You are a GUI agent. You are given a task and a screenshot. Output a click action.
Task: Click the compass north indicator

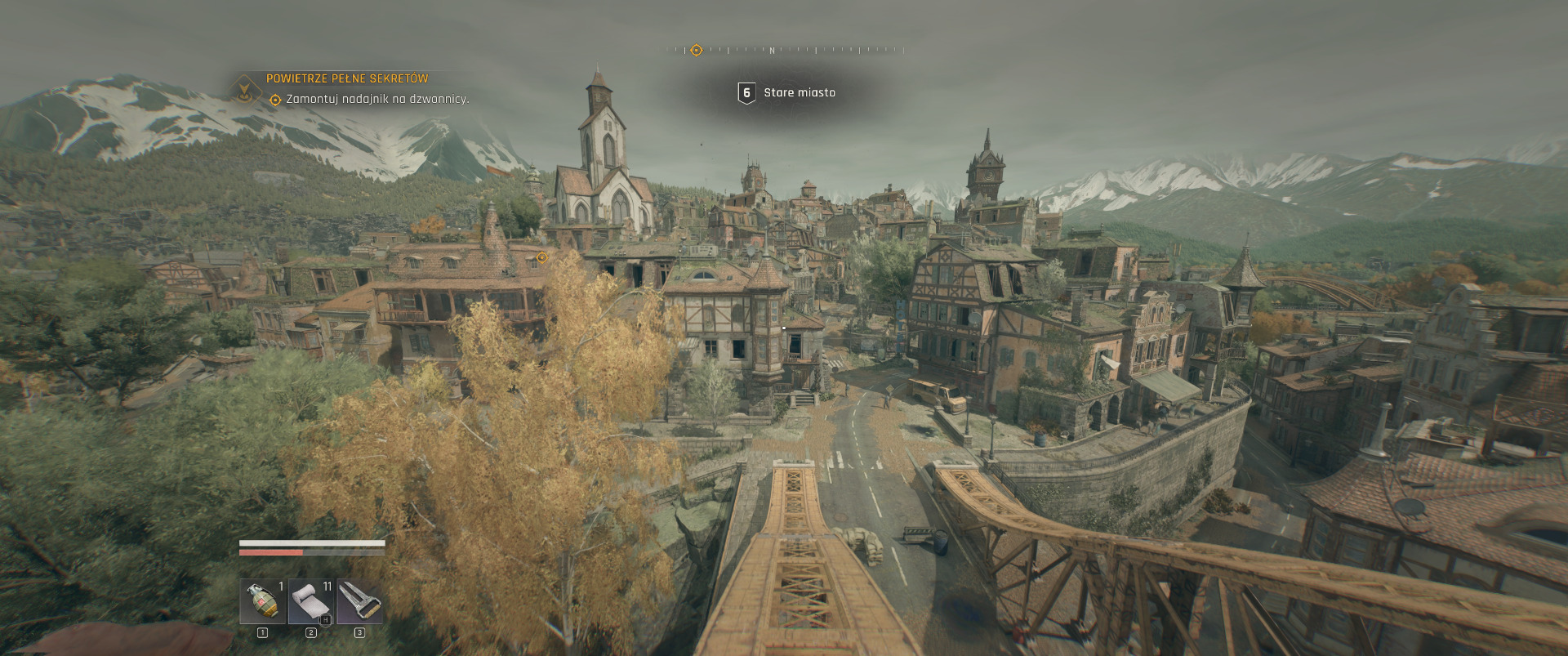[x=772, y=51]
